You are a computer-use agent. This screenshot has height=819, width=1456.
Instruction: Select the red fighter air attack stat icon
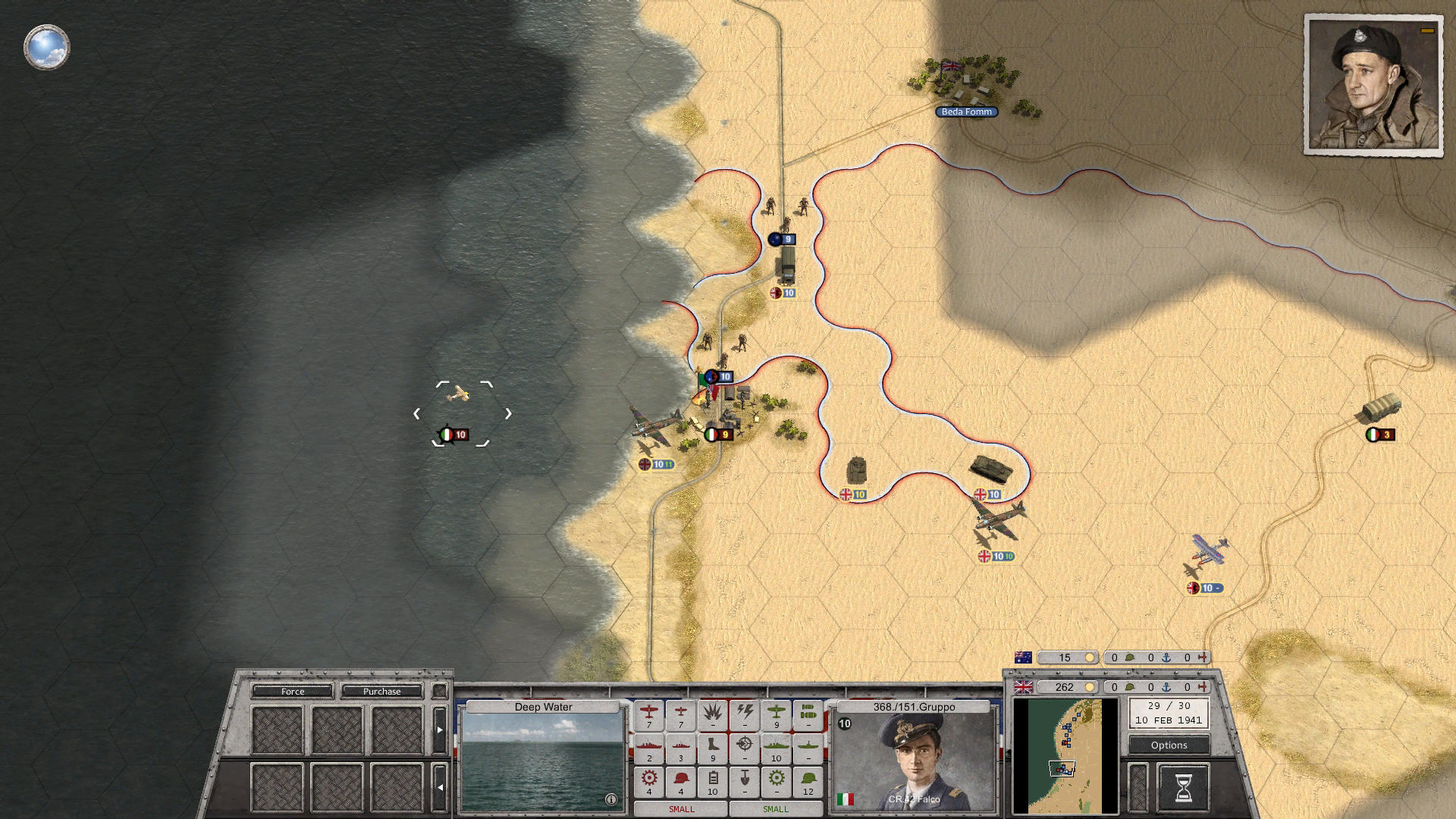(x=648, y=712)
